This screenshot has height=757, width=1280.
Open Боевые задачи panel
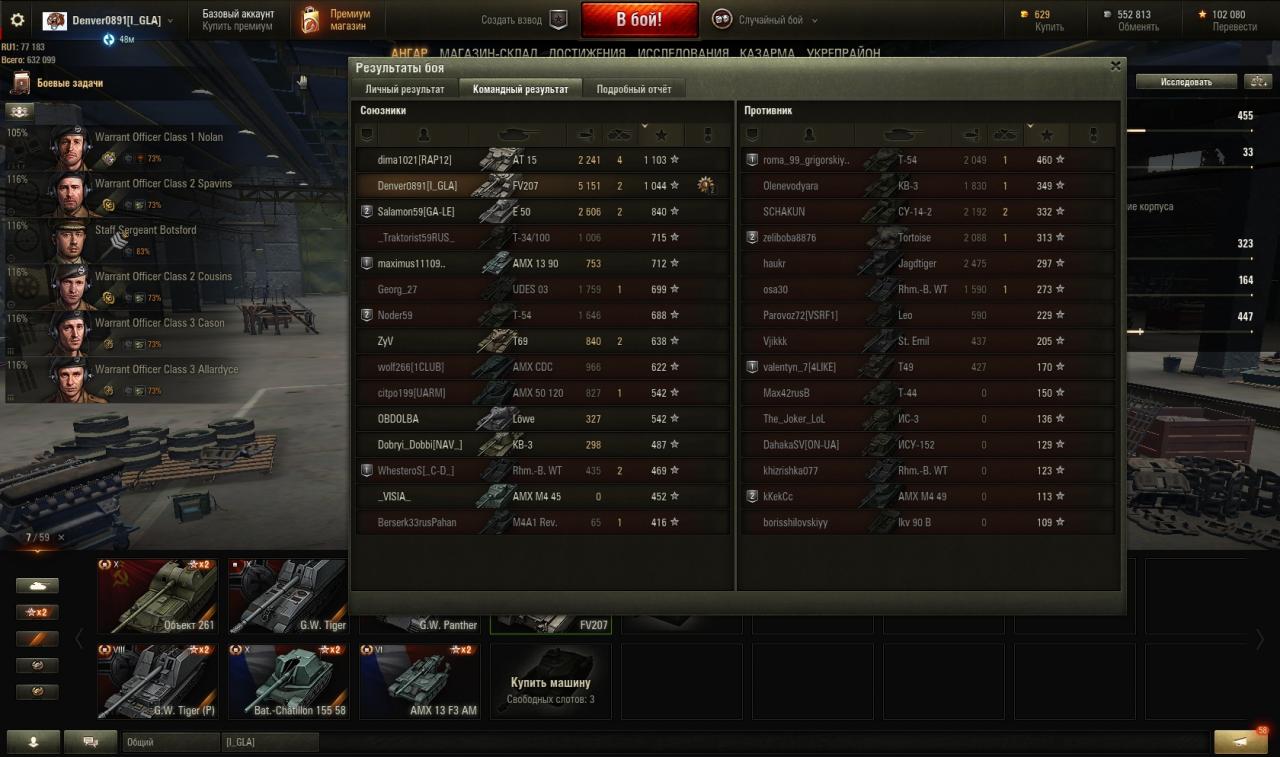pyautogui.click(x=68, y=83)
